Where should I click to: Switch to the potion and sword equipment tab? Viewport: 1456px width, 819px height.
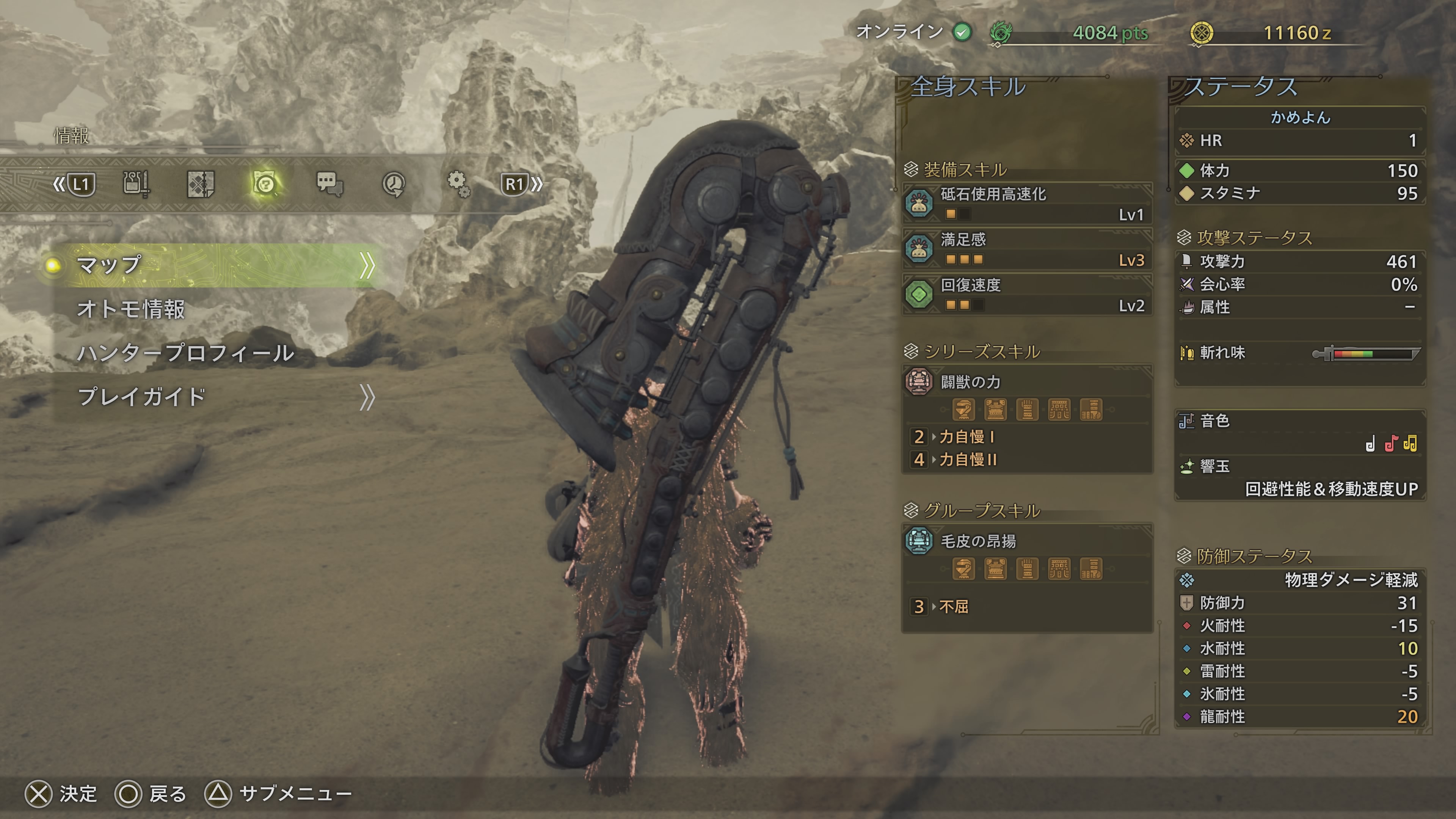[x=136, y=184]
